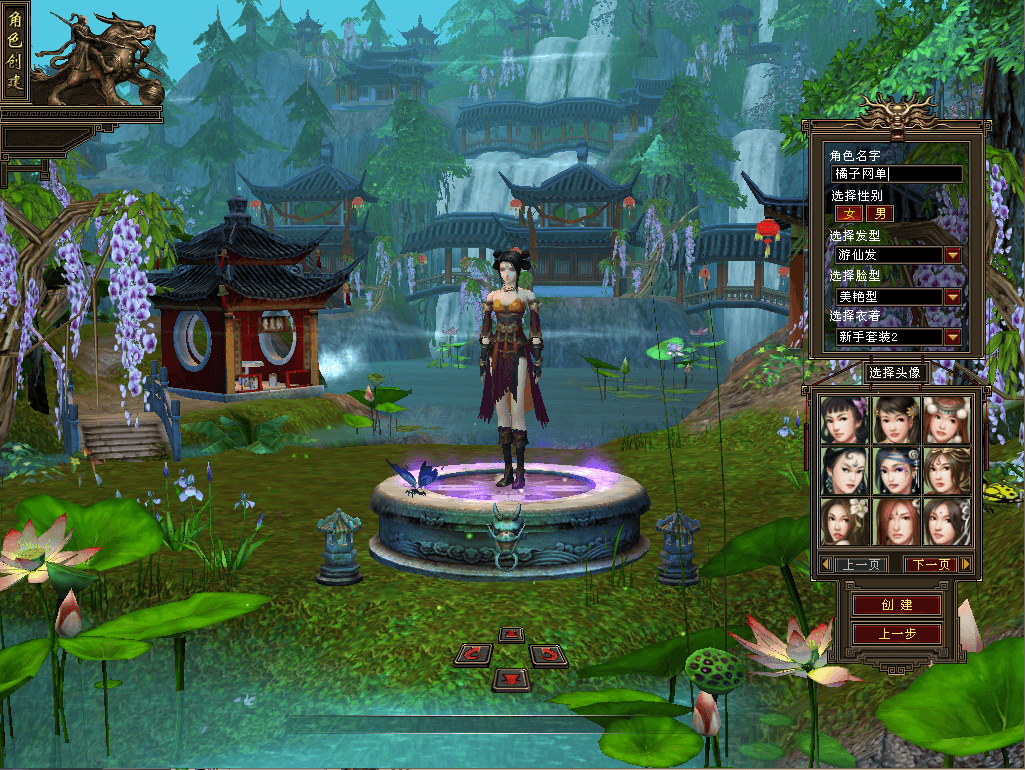Screen dimensions: 1025x770
Task: Rotate character with the right curved arrow
Action: (x=549, y=655)
